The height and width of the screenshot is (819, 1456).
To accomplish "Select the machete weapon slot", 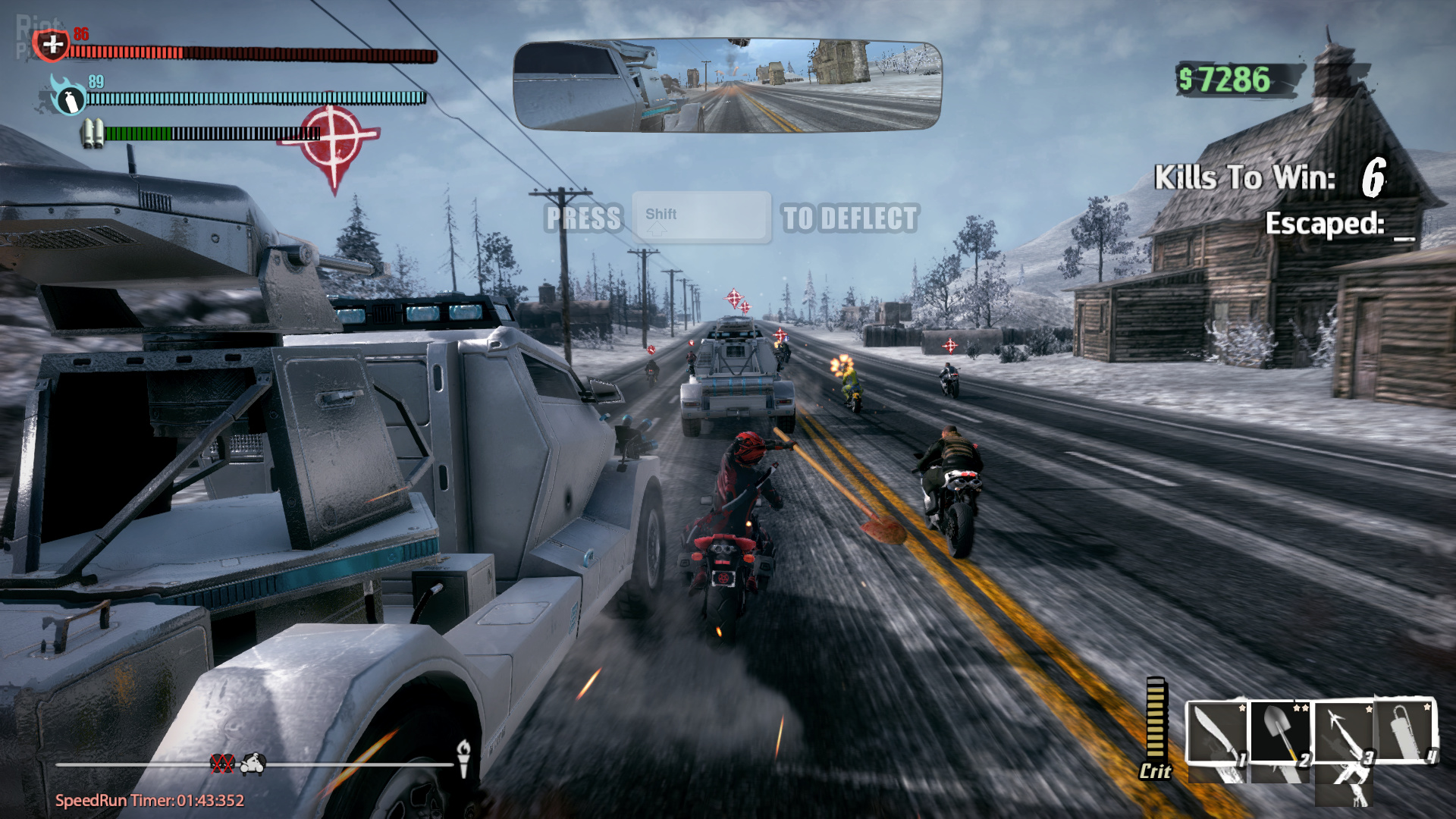I will pos(1216,734).
